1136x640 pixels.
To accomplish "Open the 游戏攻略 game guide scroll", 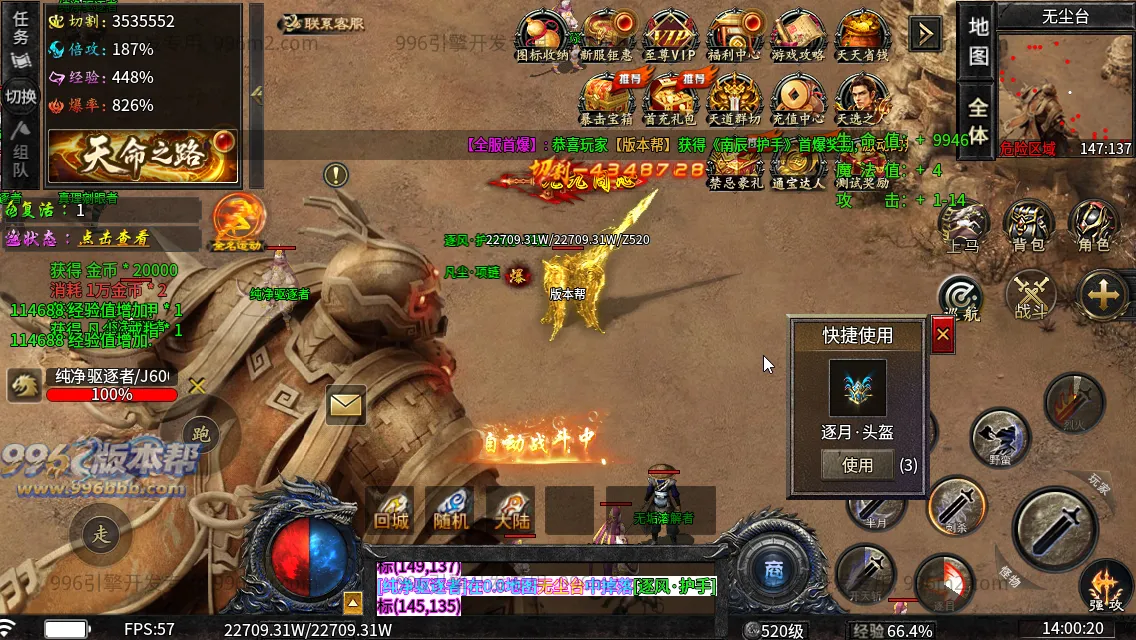I will point(797,35).
